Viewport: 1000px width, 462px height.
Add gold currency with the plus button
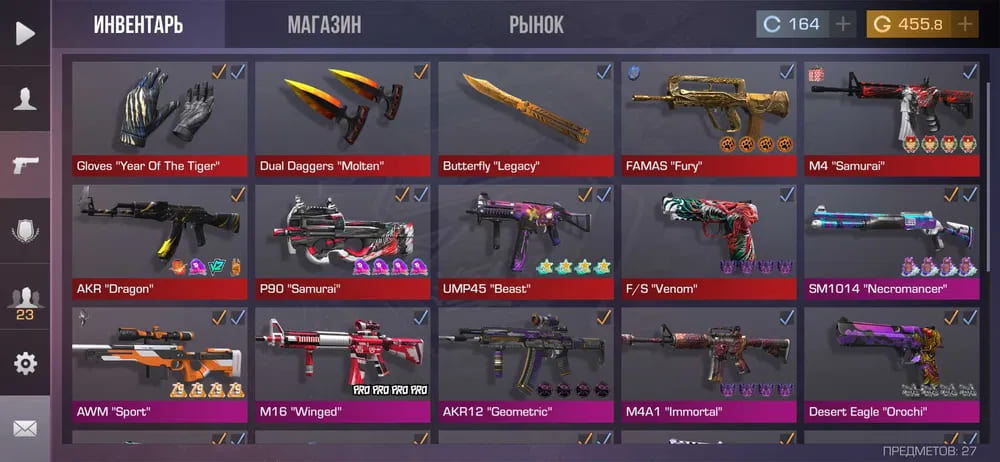(963, 24)
